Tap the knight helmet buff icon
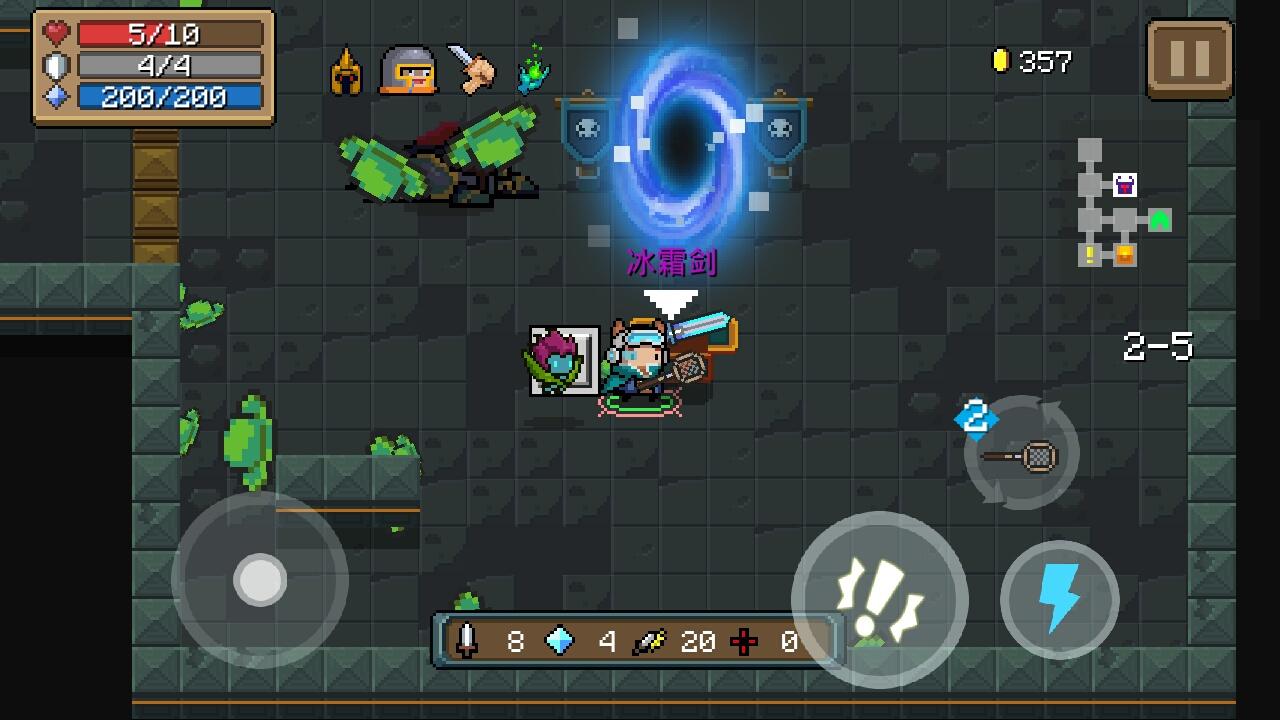 click(410, 69)
